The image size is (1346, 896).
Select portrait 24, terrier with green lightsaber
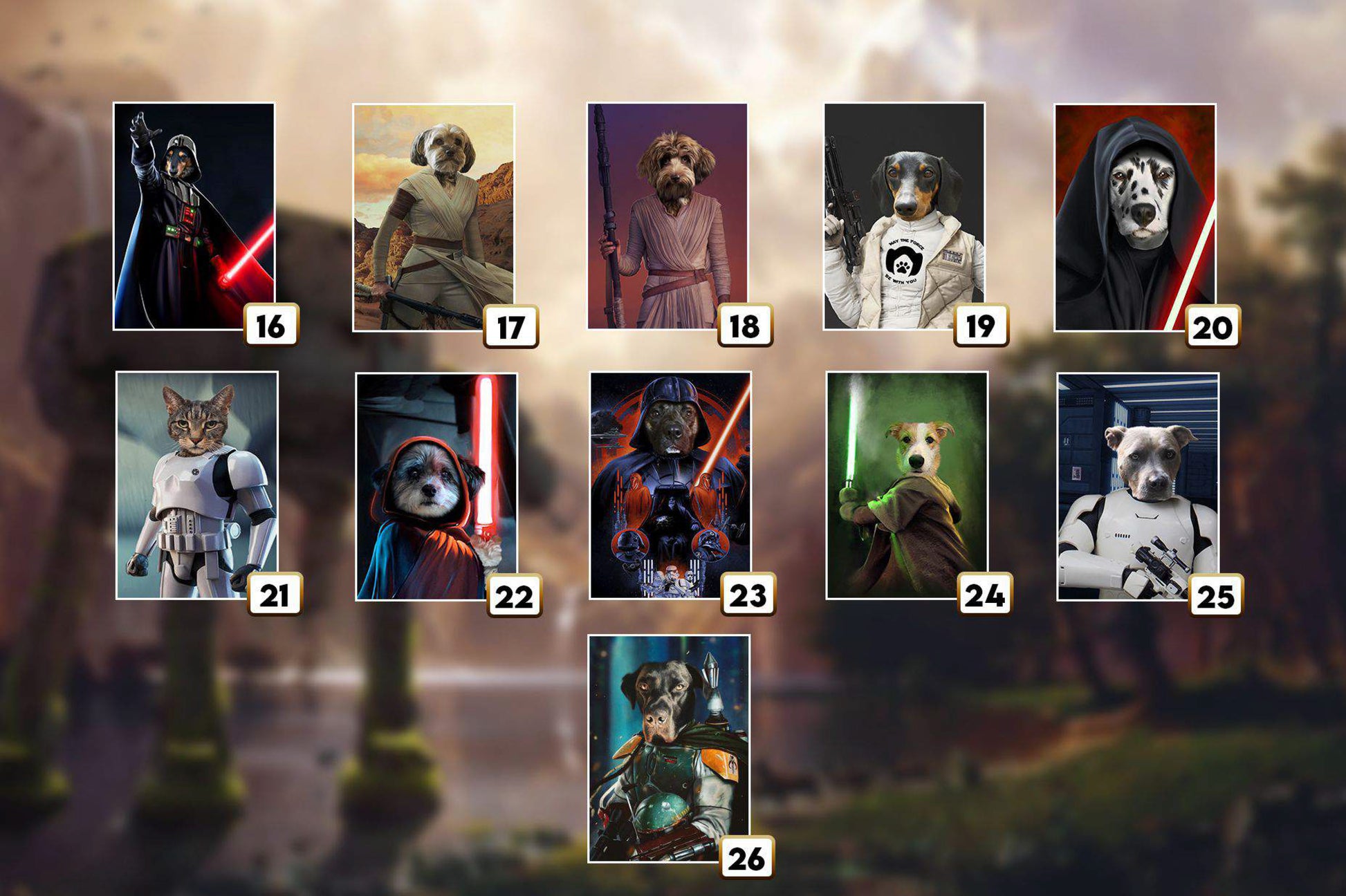(907, 485)
